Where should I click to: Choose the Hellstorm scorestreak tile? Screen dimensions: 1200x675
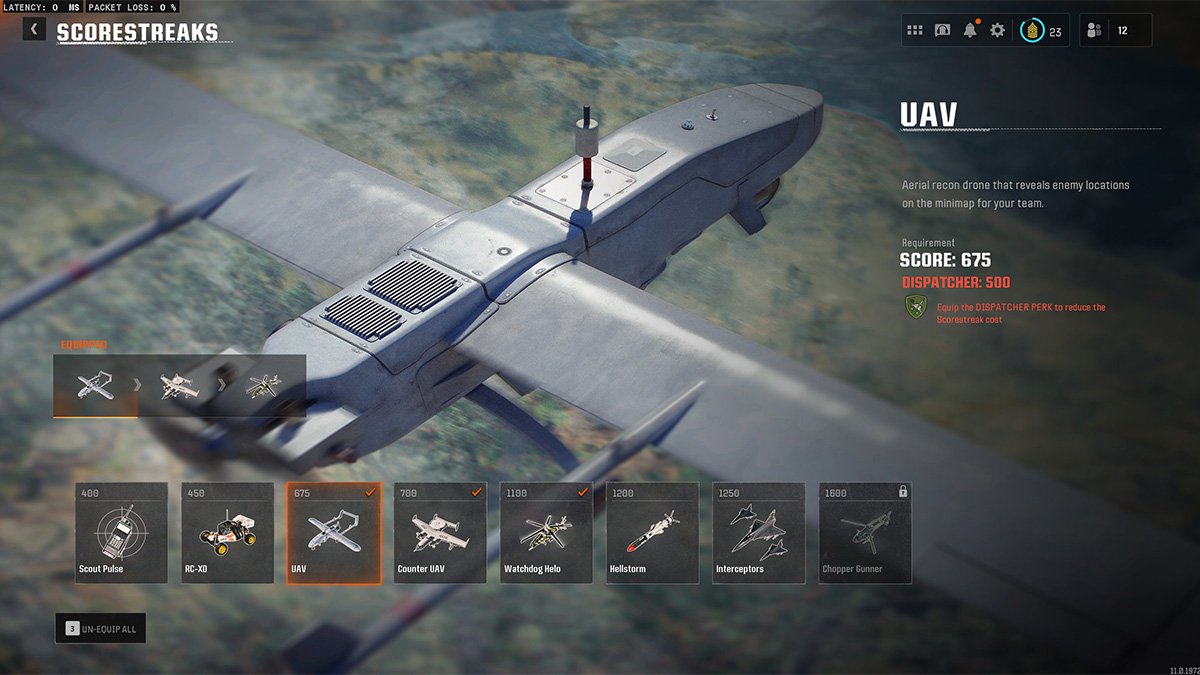[x=652, y=533]
